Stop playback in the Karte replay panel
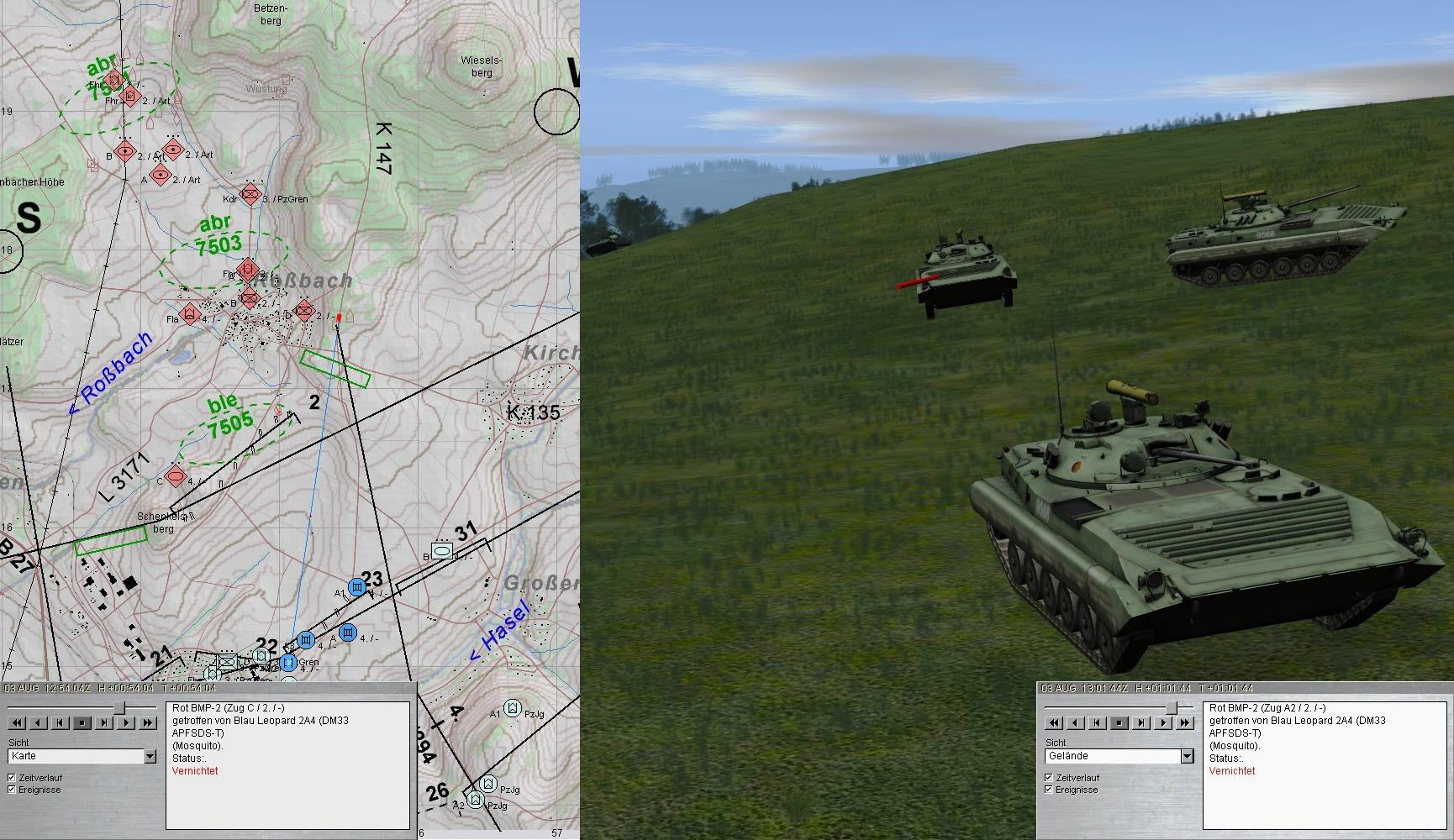Image resolution: width=1454 pixels, height=840 pixels. coord(82,722)
